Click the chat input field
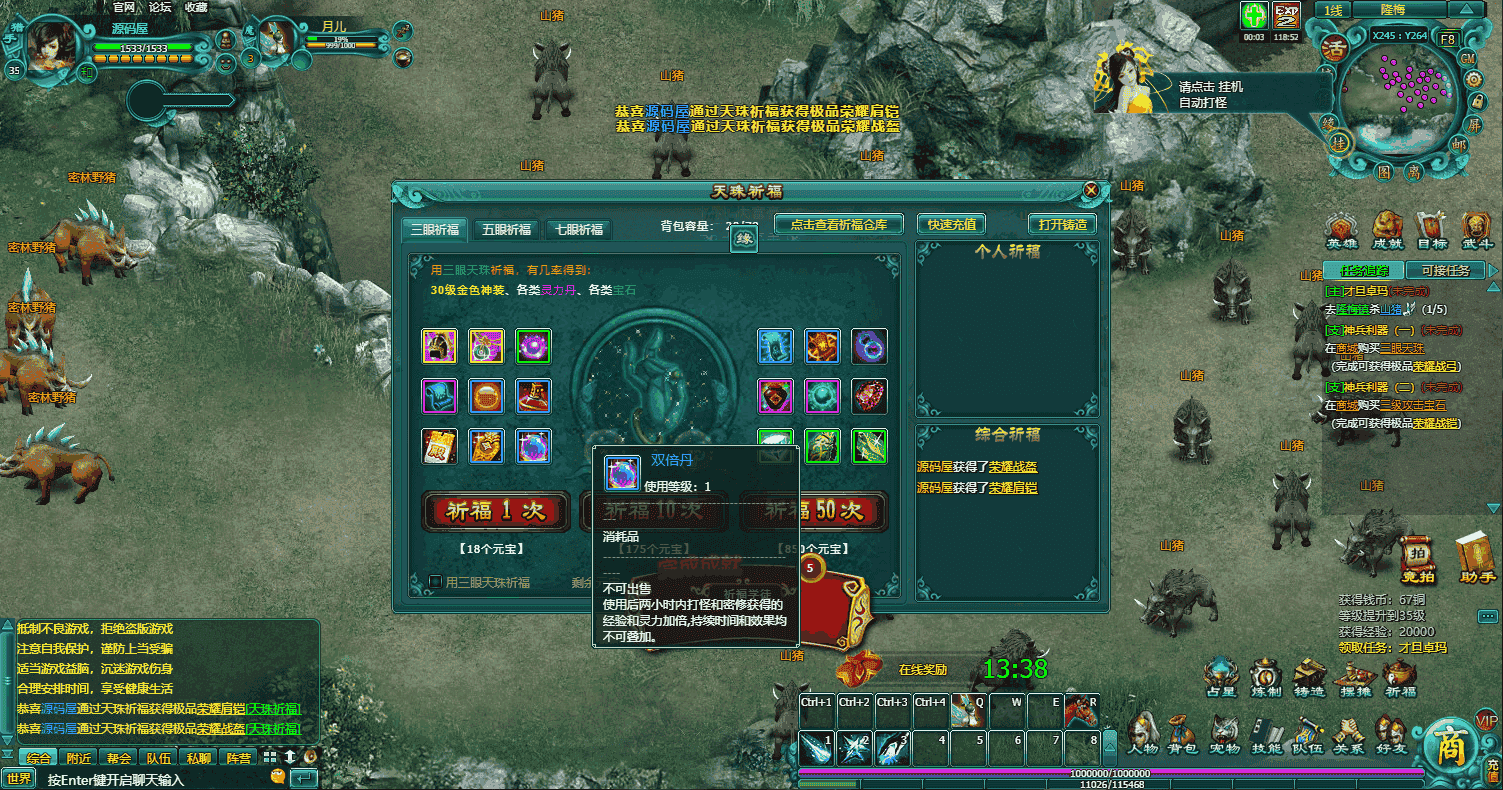Screen dimensions: 1503x790 (150, 778)
